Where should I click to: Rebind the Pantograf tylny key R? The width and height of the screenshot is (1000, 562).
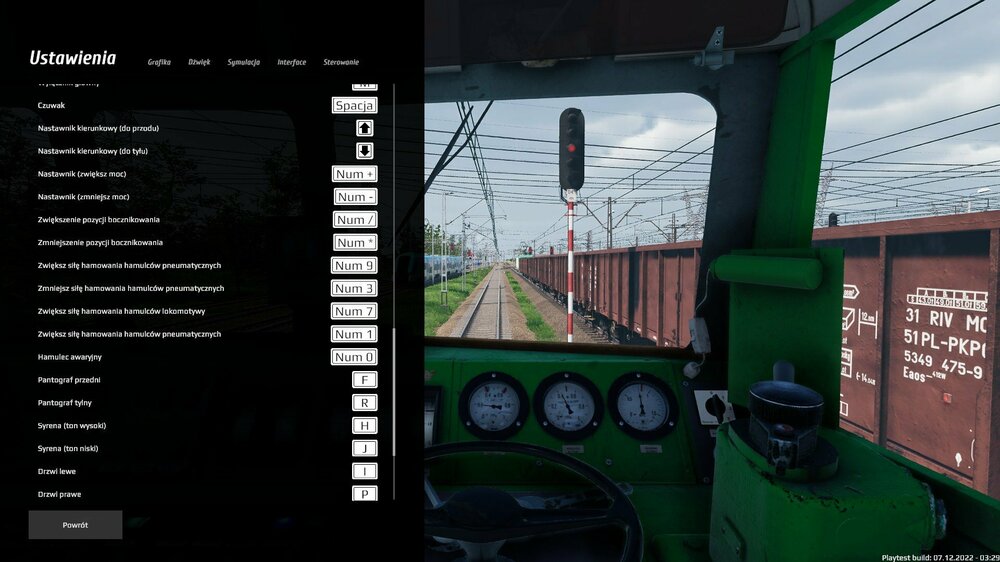click(365, 403)
